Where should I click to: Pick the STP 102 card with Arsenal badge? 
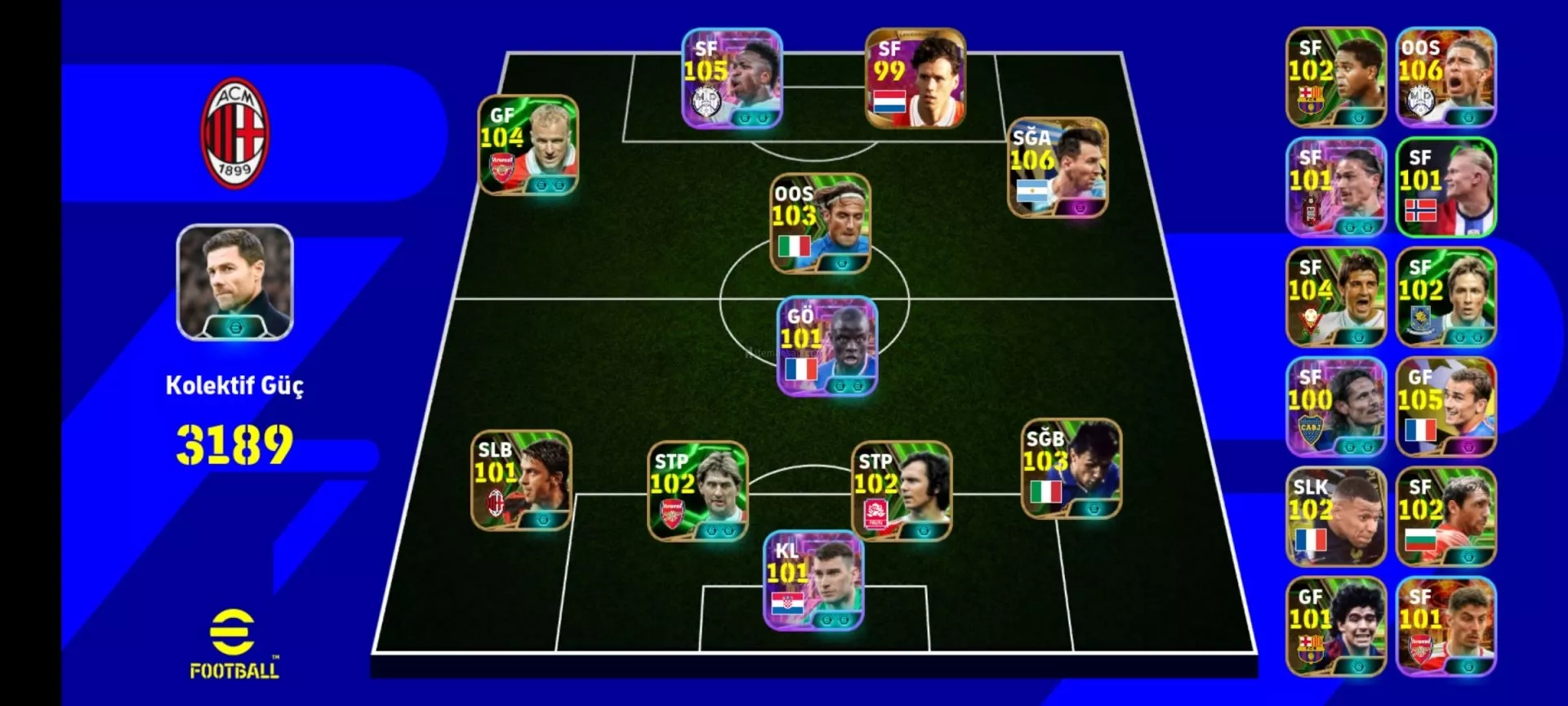[697, 491]
